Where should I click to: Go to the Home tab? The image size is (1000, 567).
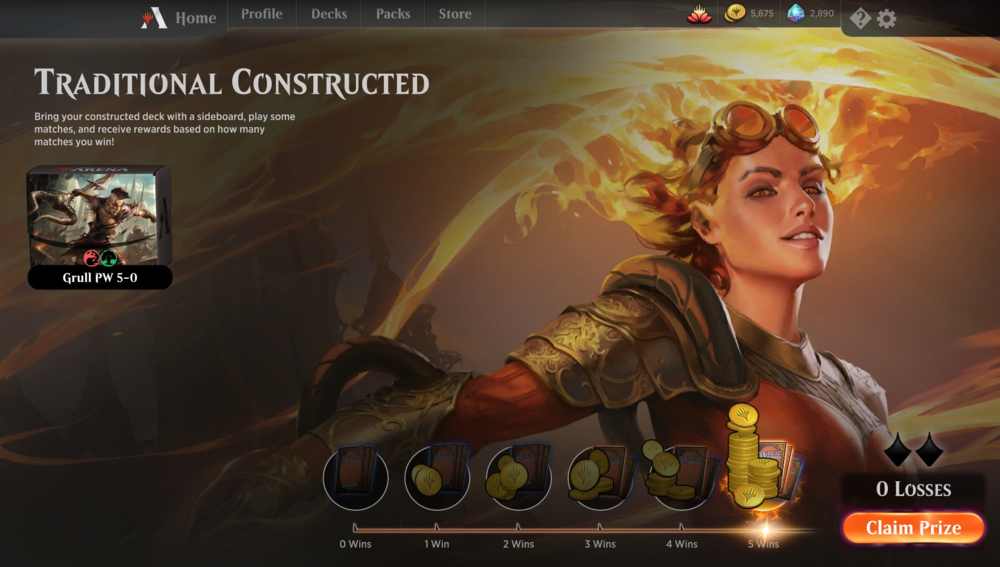pos(180,18)
